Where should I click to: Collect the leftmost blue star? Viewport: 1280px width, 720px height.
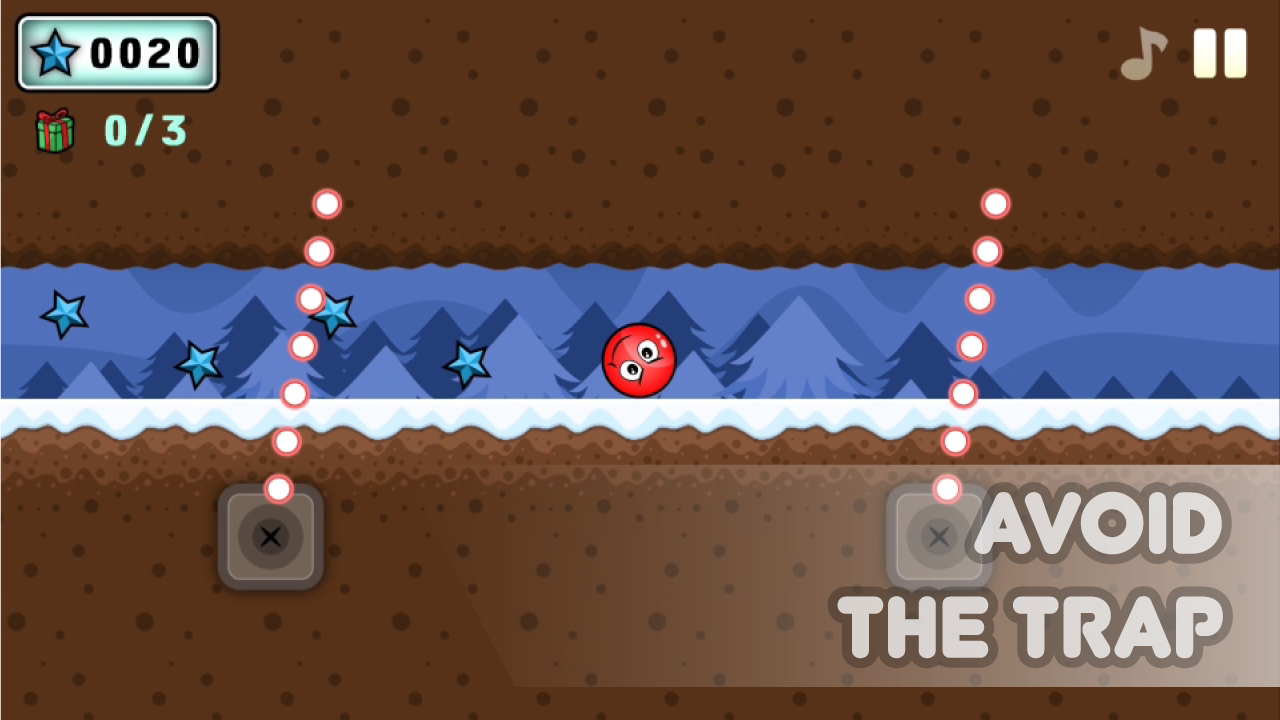pos(64,314)
